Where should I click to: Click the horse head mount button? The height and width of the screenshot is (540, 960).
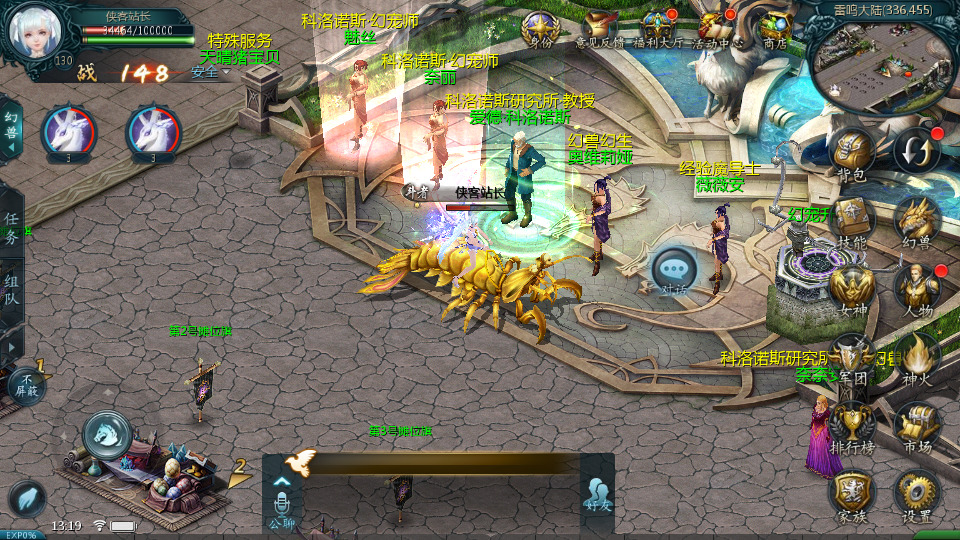click(x=106, y=434)
